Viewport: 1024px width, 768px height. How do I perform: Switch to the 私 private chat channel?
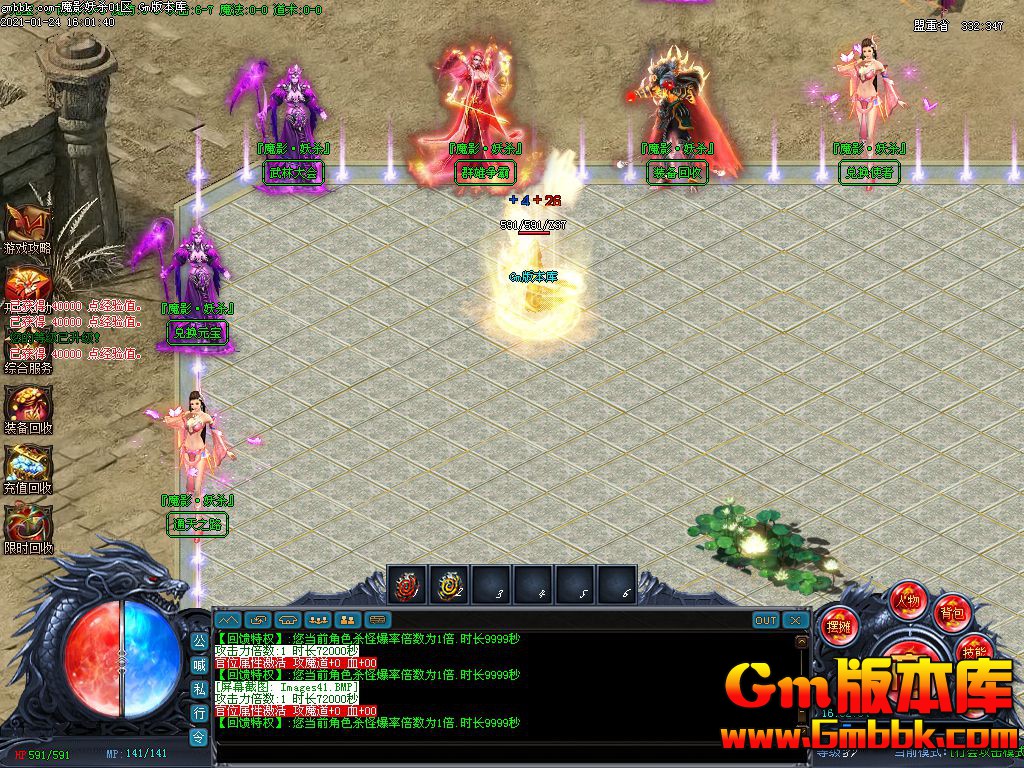pos(198,688)
